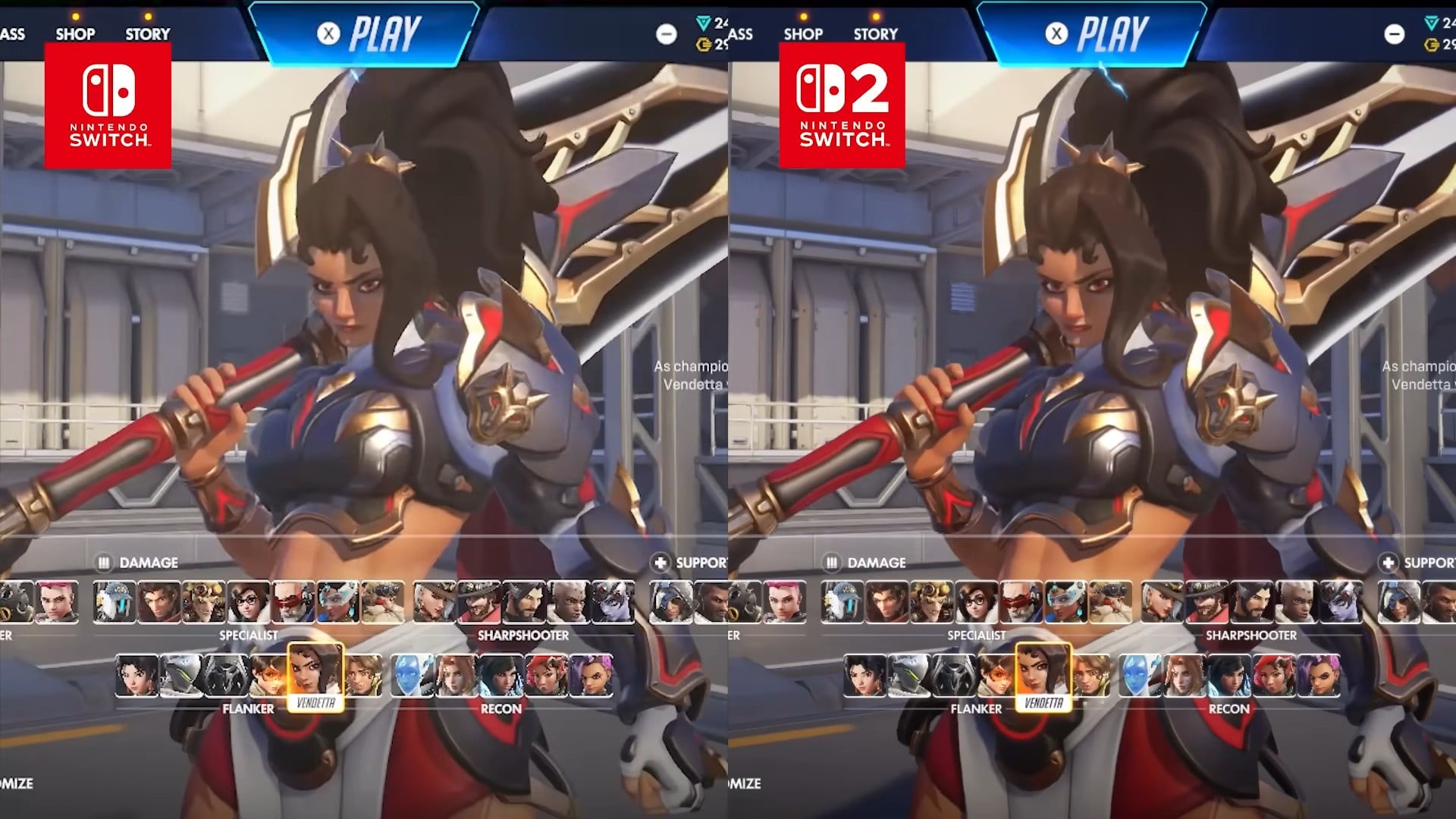Toggle the Support role filter icon
The image size is (1456, 819).
coord(660,563)
